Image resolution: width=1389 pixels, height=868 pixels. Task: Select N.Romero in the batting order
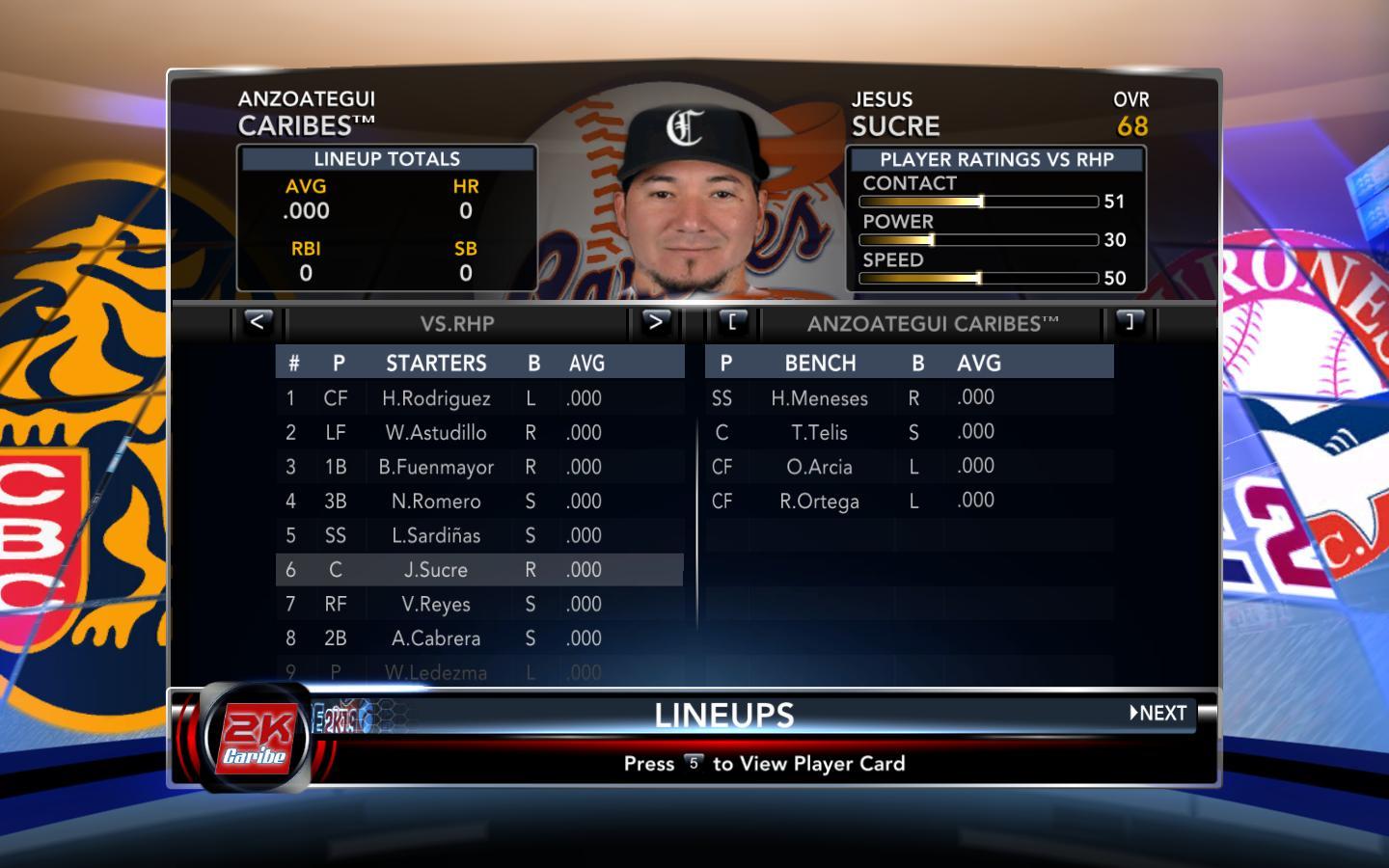pyautogui.click(x=436, y=502)
